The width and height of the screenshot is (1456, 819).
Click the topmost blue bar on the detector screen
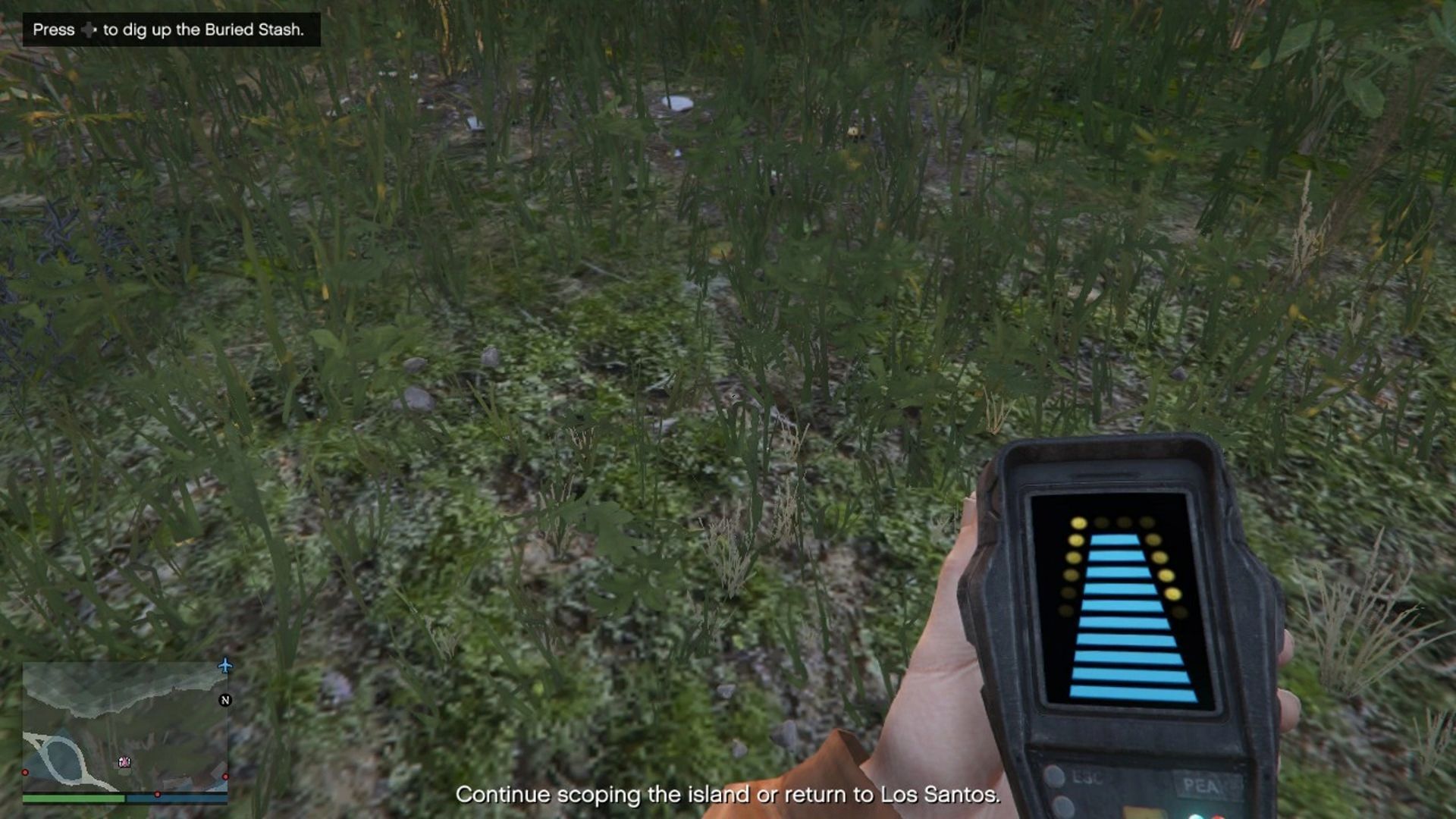[1115, 540]
